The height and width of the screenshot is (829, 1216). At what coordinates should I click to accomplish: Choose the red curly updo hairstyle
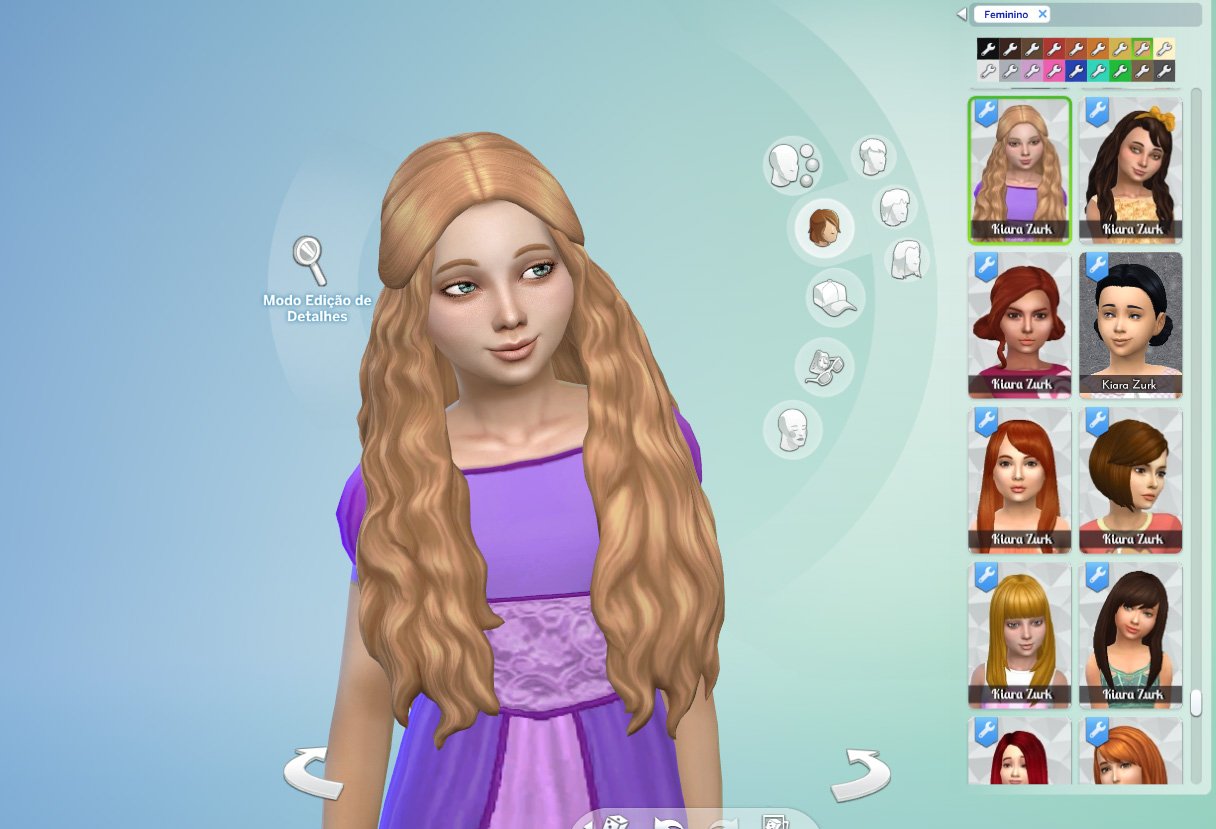[1019, 325]
